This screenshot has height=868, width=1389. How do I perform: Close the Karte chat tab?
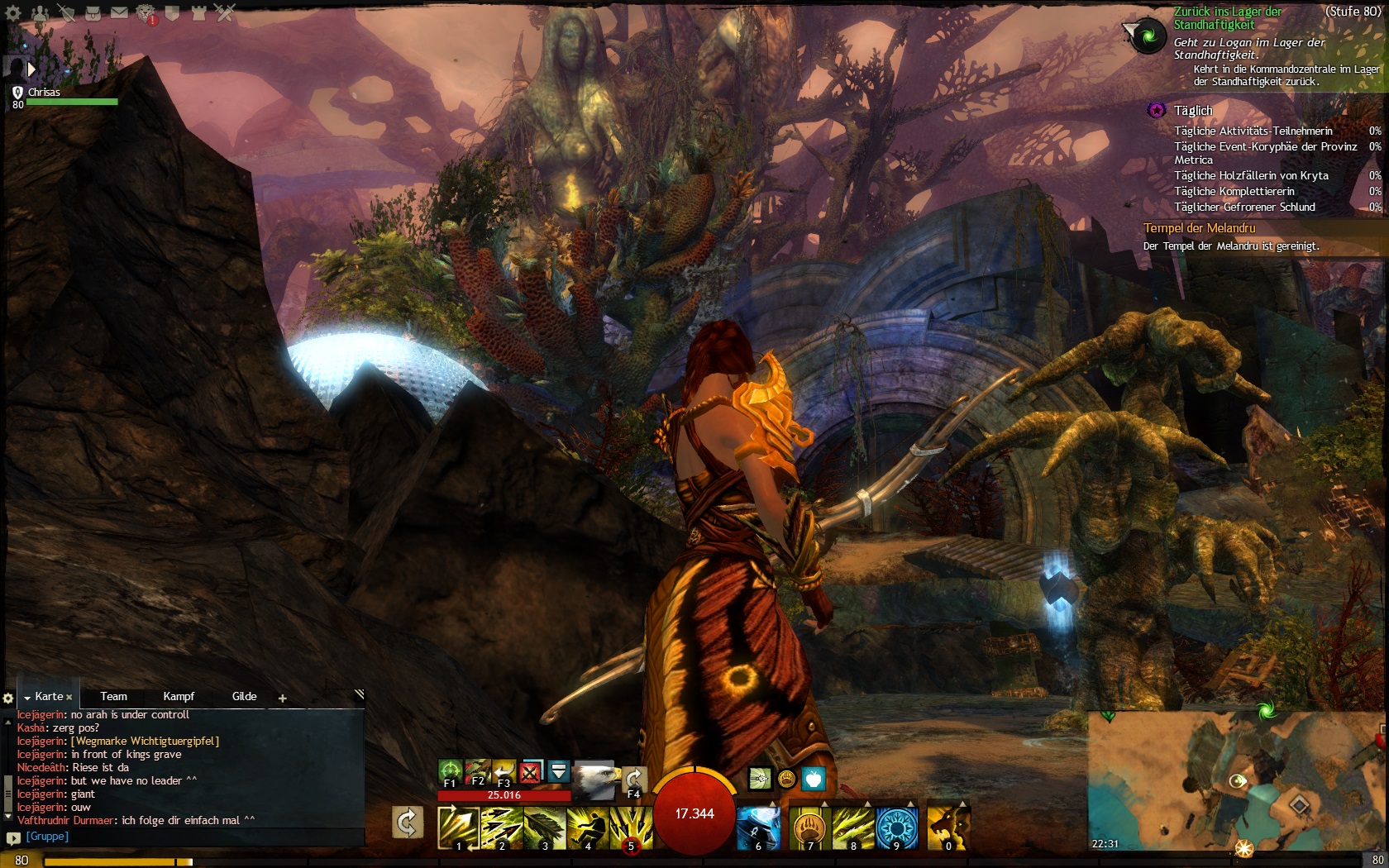(x=69, y=698)
